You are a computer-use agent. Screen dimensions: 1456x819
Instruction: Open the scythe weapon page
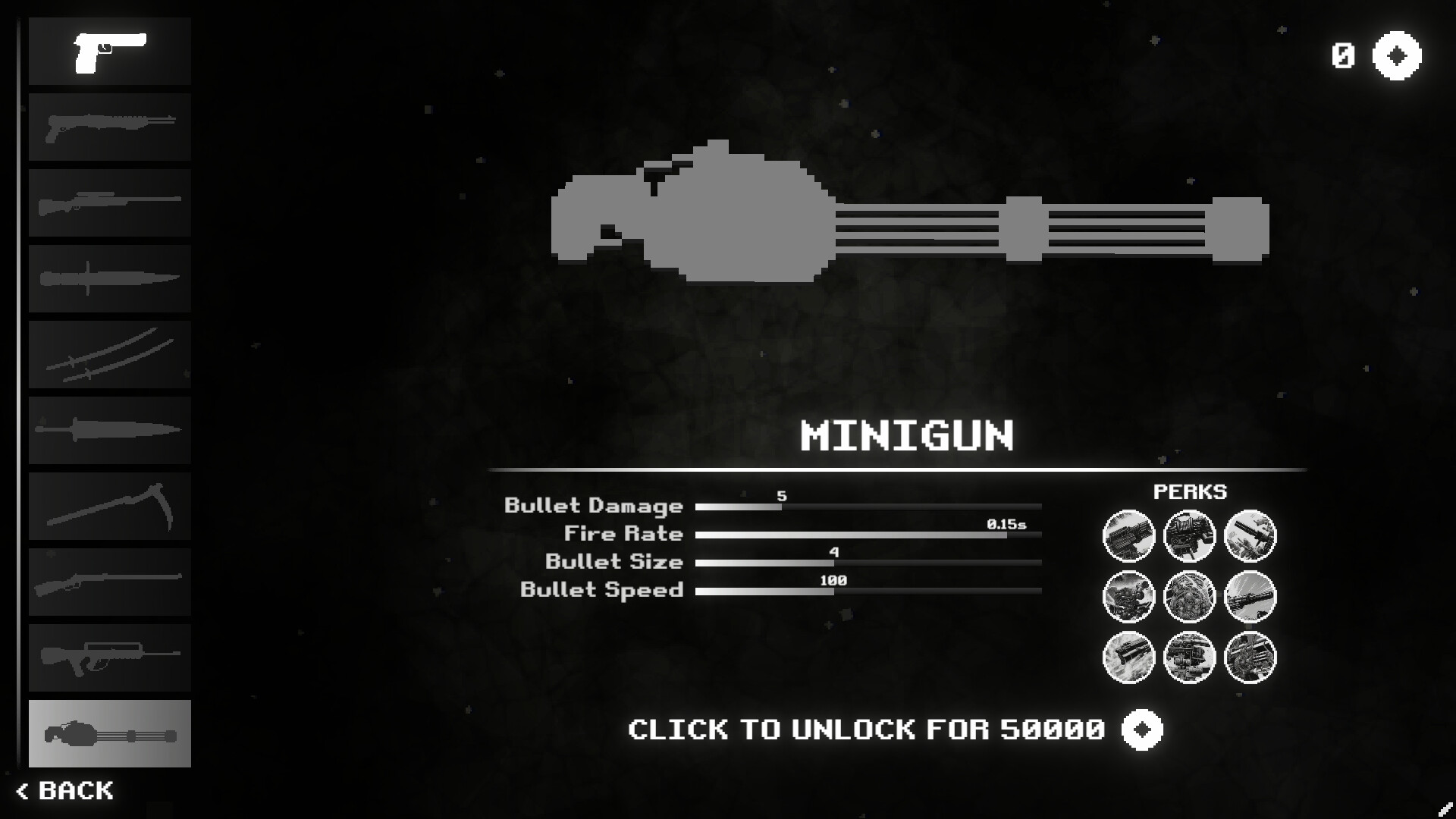click(x=109, y=506)
